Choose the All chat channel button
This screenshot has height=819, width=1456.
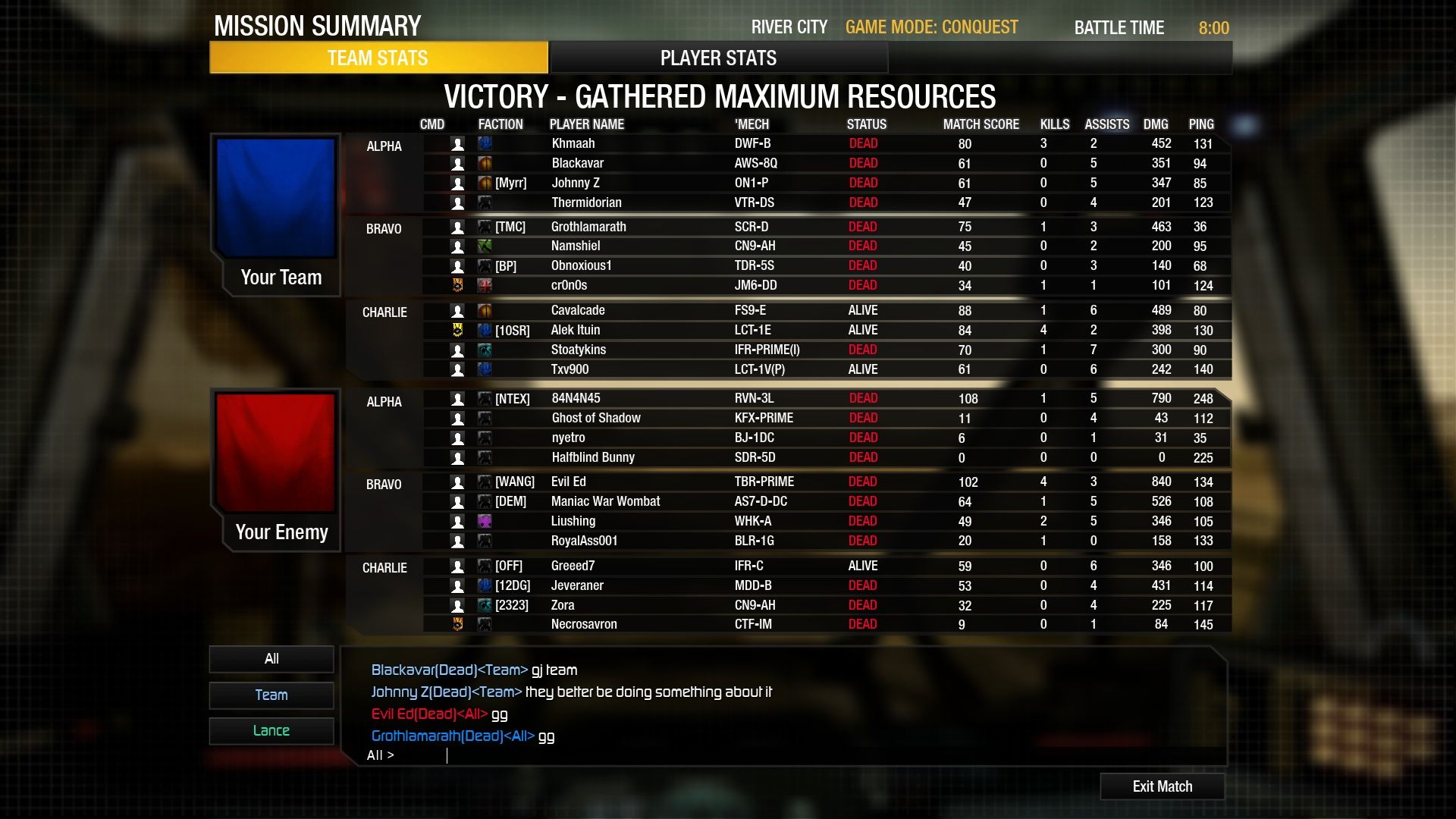(271, 659)
